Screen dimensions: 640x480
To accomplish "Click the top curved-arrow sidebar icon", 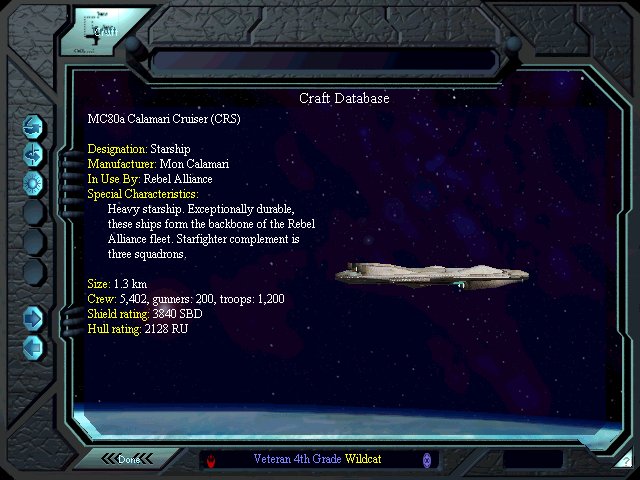I will [x=34, y=127].
